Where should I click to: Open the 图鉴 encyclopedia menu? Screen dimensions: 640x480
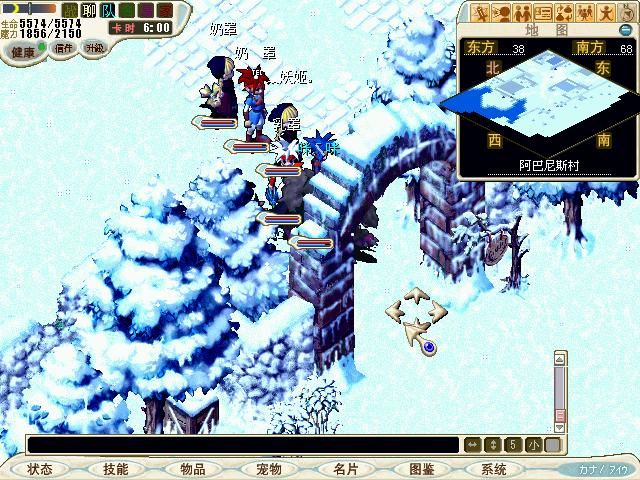[x=421, y=469]
